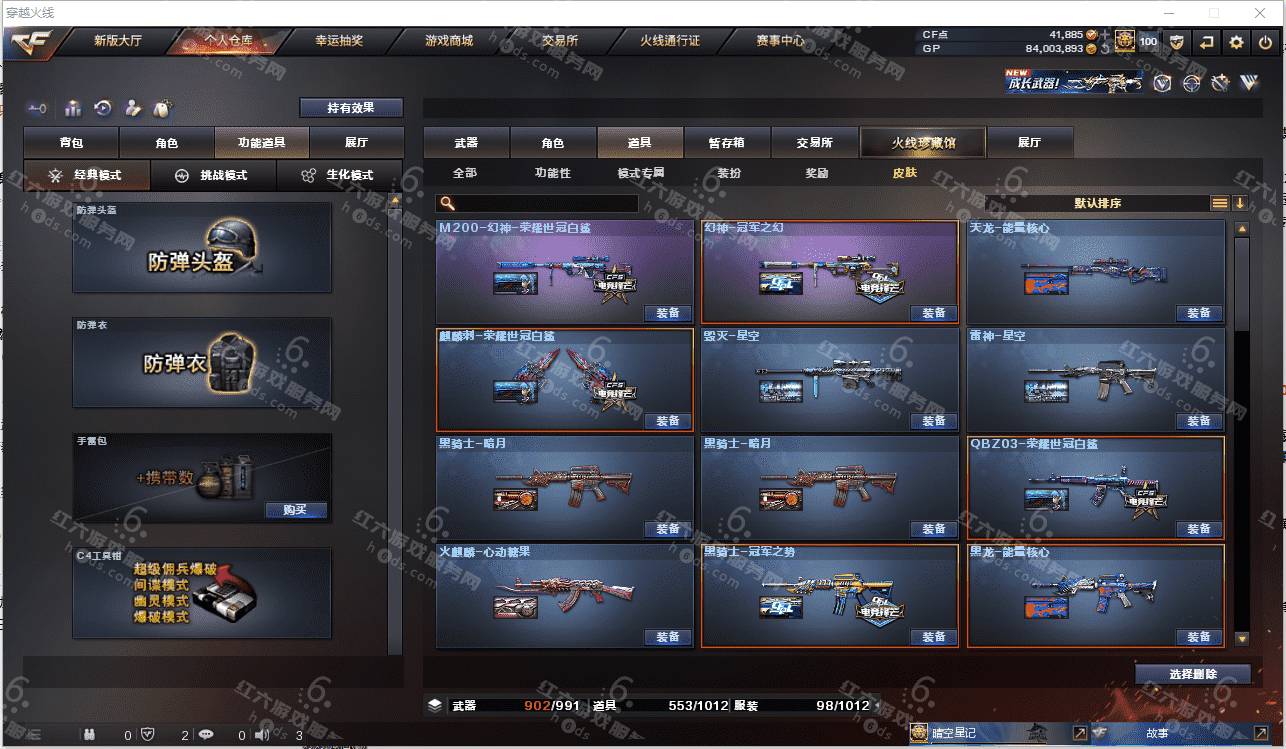Equip the 火麒麟-心动糖果 skin
This screenshot has height=749, width=1286.
667,637
